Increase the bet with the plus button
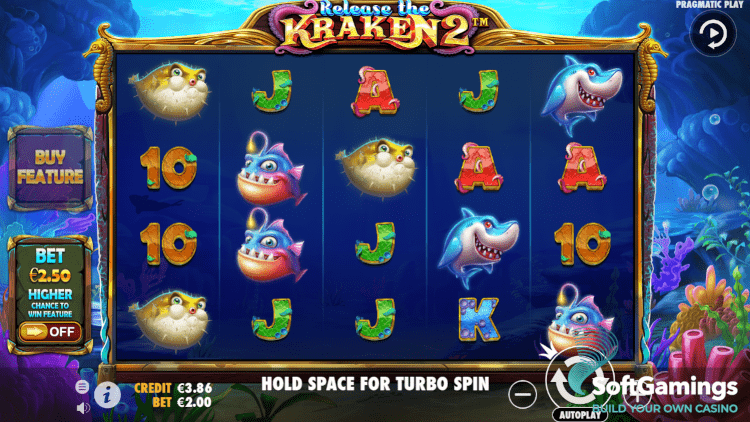 point(638,394)
